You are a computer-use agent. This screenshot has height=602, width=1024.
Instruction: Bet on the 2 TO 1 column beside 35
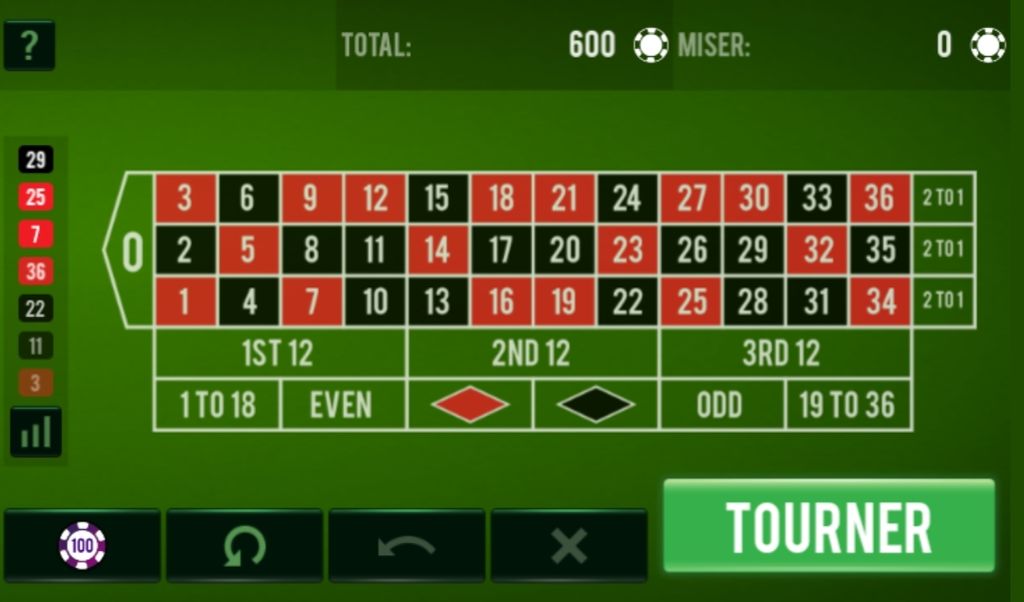click(943, 250)
